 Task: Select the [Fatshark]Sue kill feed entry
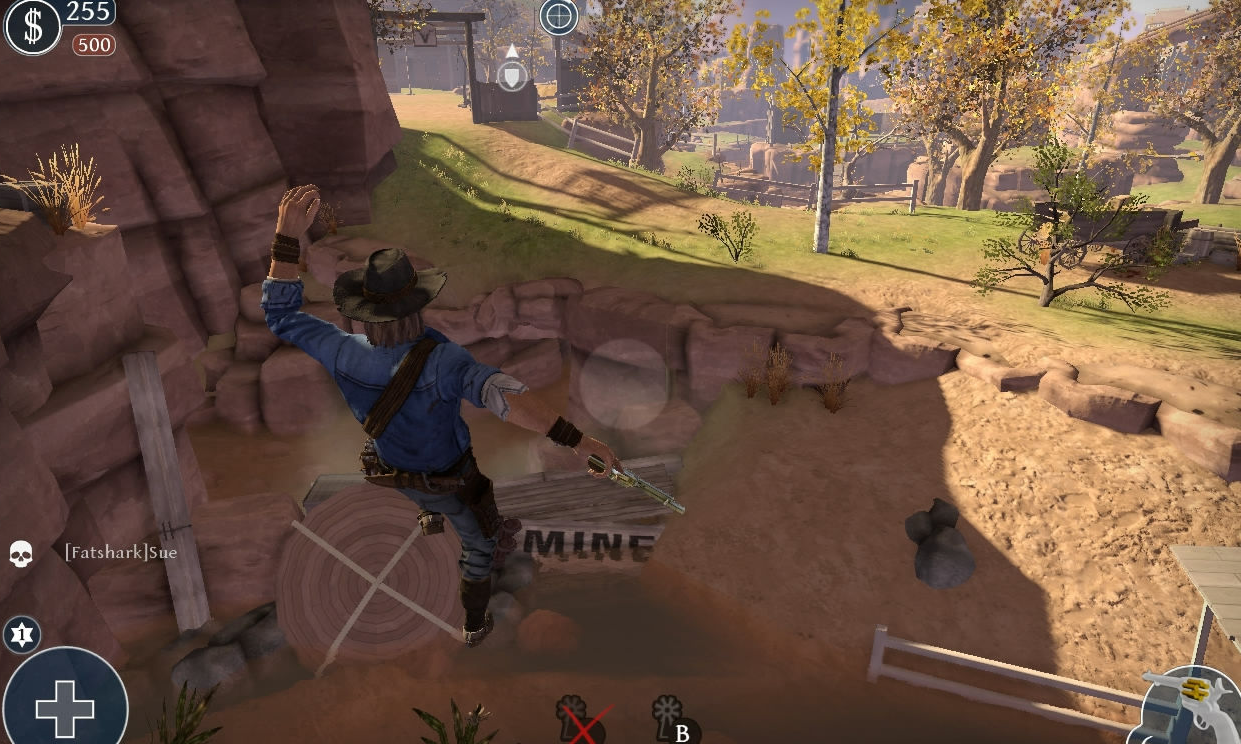[x=120, y=552]
